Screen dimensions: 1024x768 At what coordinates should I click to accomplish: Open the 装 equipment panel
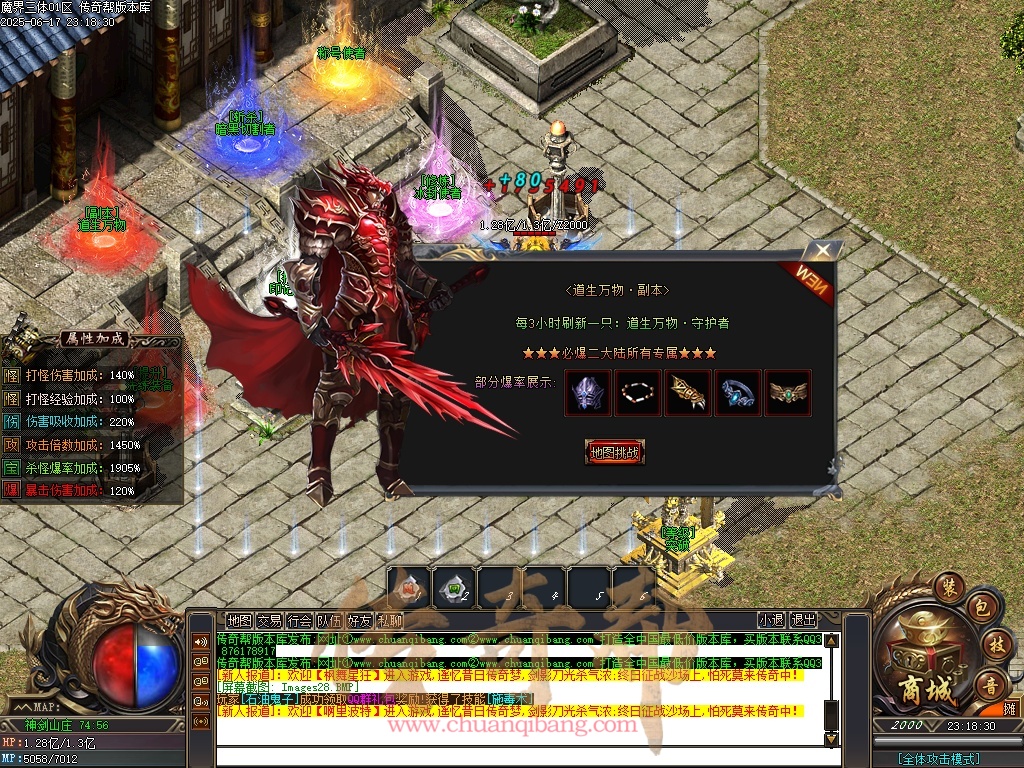(x=948, y=586)
